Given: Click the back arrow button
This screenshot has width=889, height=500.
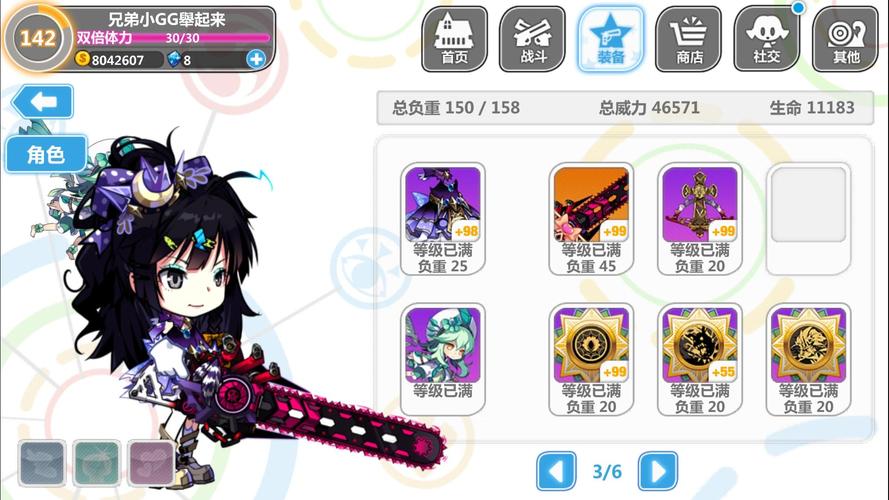Looking at the screenshot, I should click(42, 102).
